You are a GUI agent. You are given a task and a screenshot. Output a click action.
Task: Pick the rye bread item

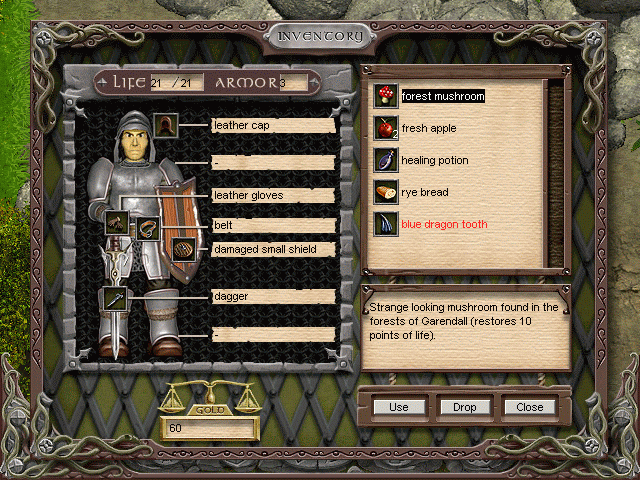pos(424,192)
